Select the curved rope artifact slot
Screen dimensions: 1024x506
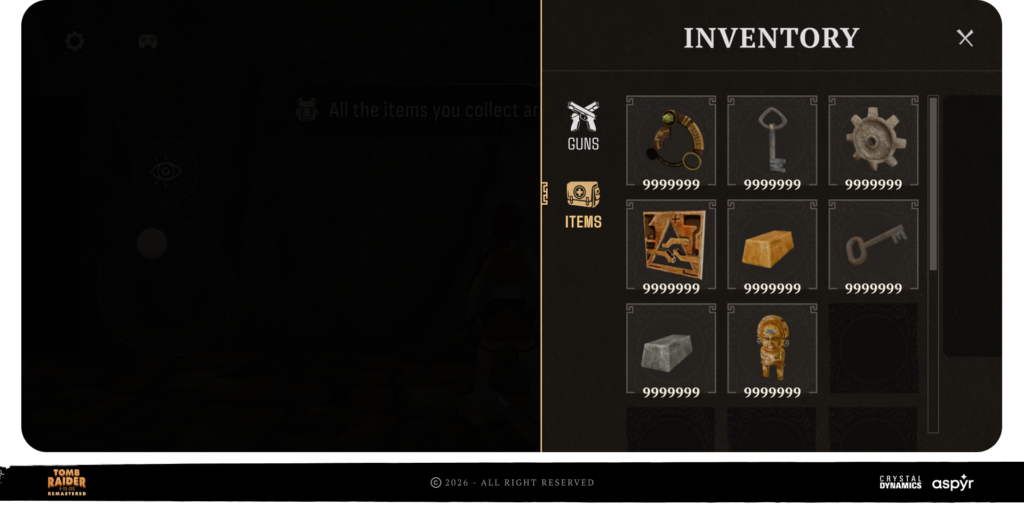click(x=671, y=142)
